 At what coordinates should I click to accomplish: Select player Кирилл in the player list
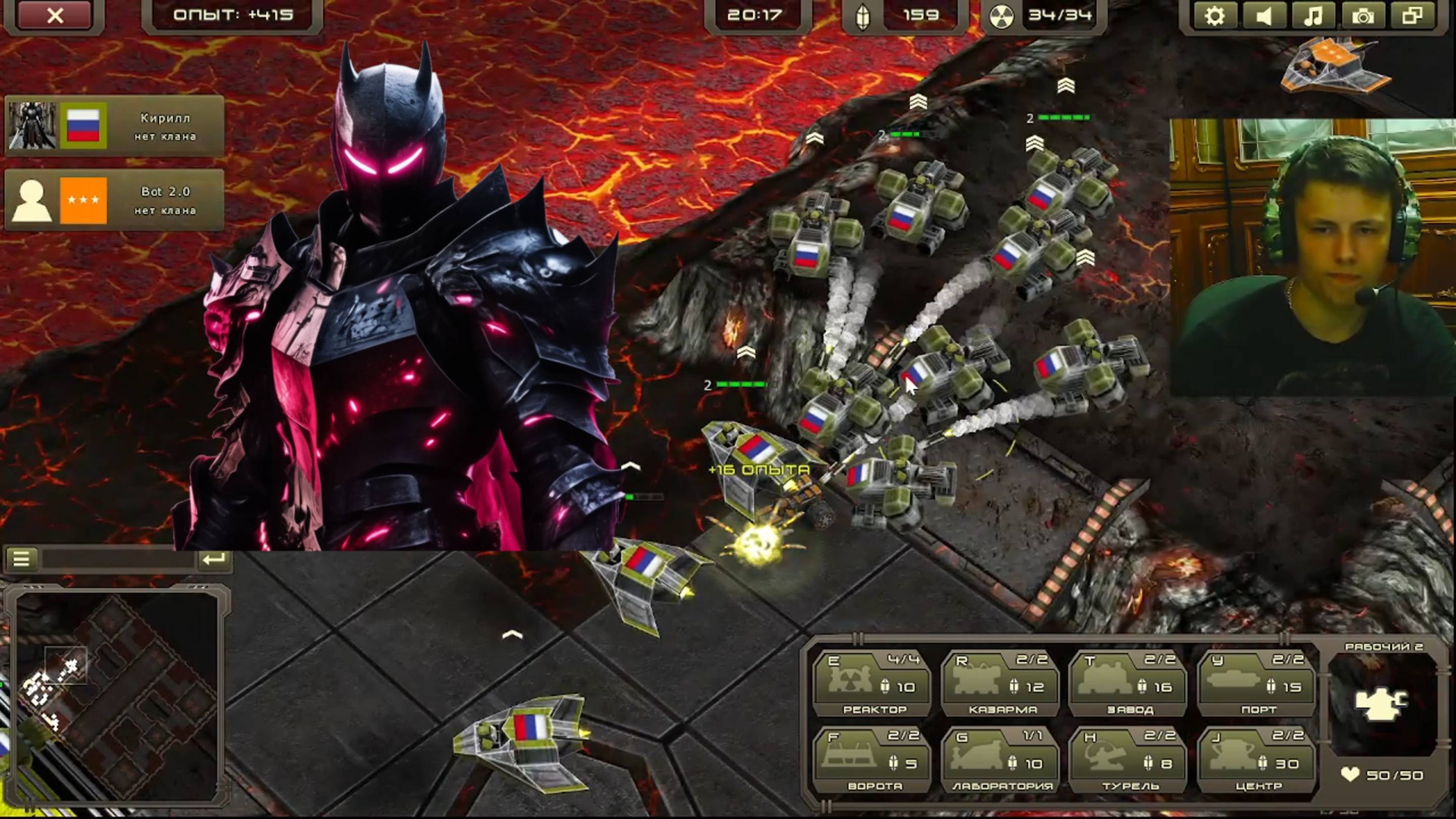tap(115, 126)
